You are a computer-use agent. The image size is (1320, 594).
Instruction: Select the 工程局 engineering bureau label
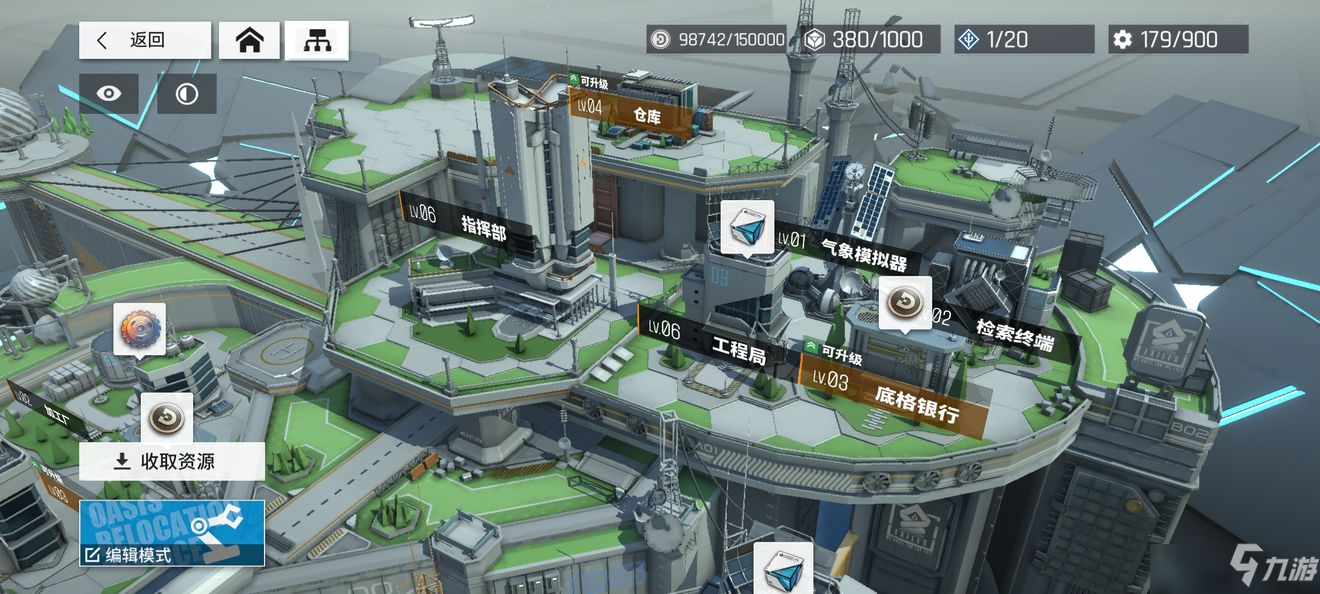pyautogui.click(x=722, y=342)
